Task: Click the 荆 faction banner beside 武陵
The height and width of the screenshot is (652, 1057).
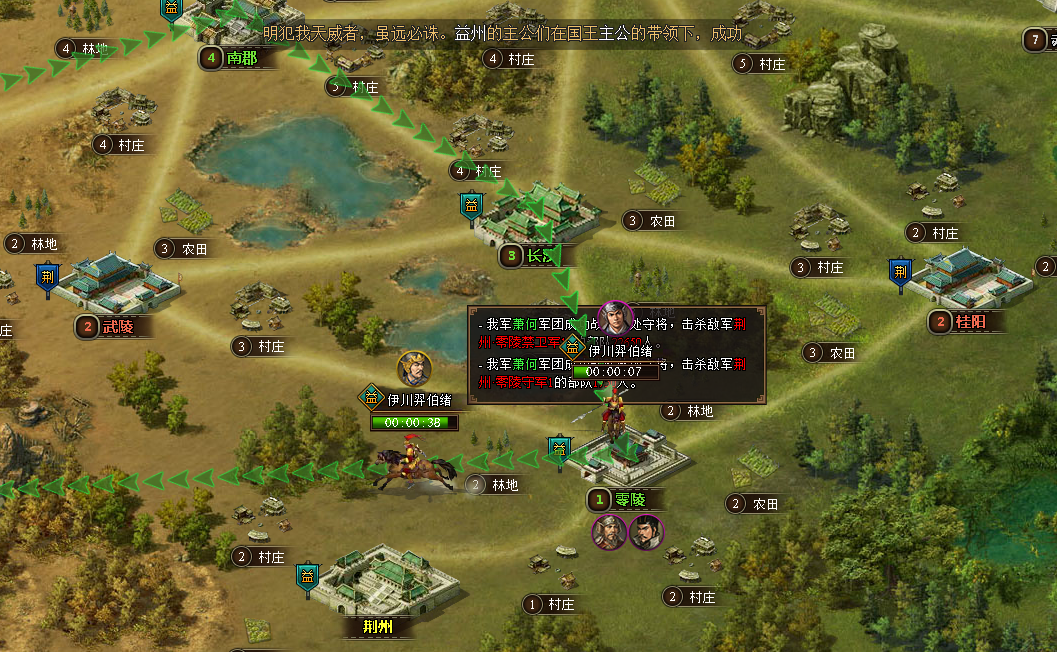Action: coord(48,277)
